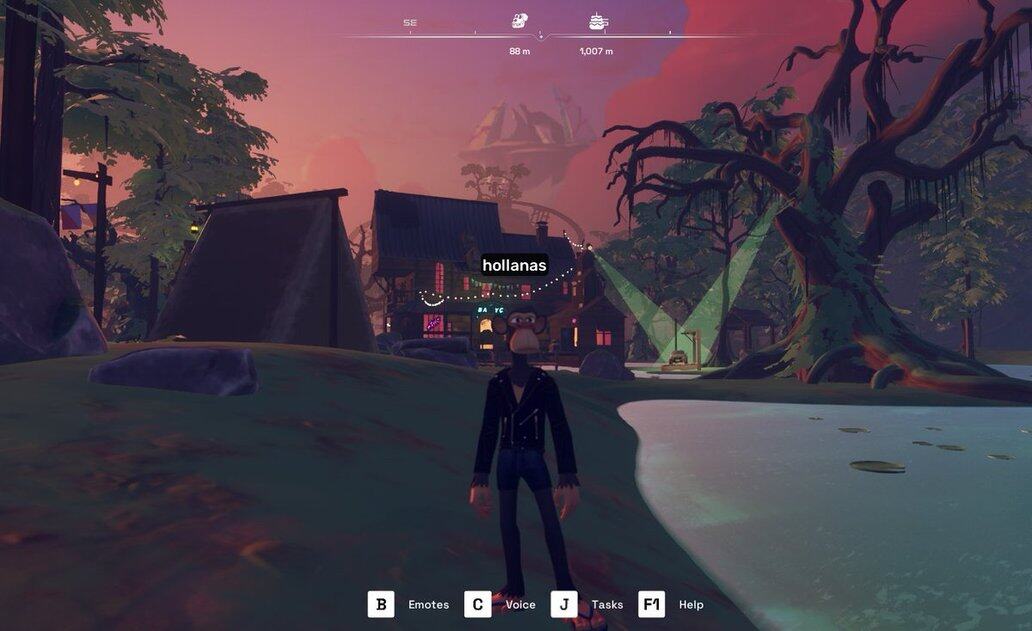Select the ship marker on the compass
Viewport: 1032px width, 631px height.
598,21
